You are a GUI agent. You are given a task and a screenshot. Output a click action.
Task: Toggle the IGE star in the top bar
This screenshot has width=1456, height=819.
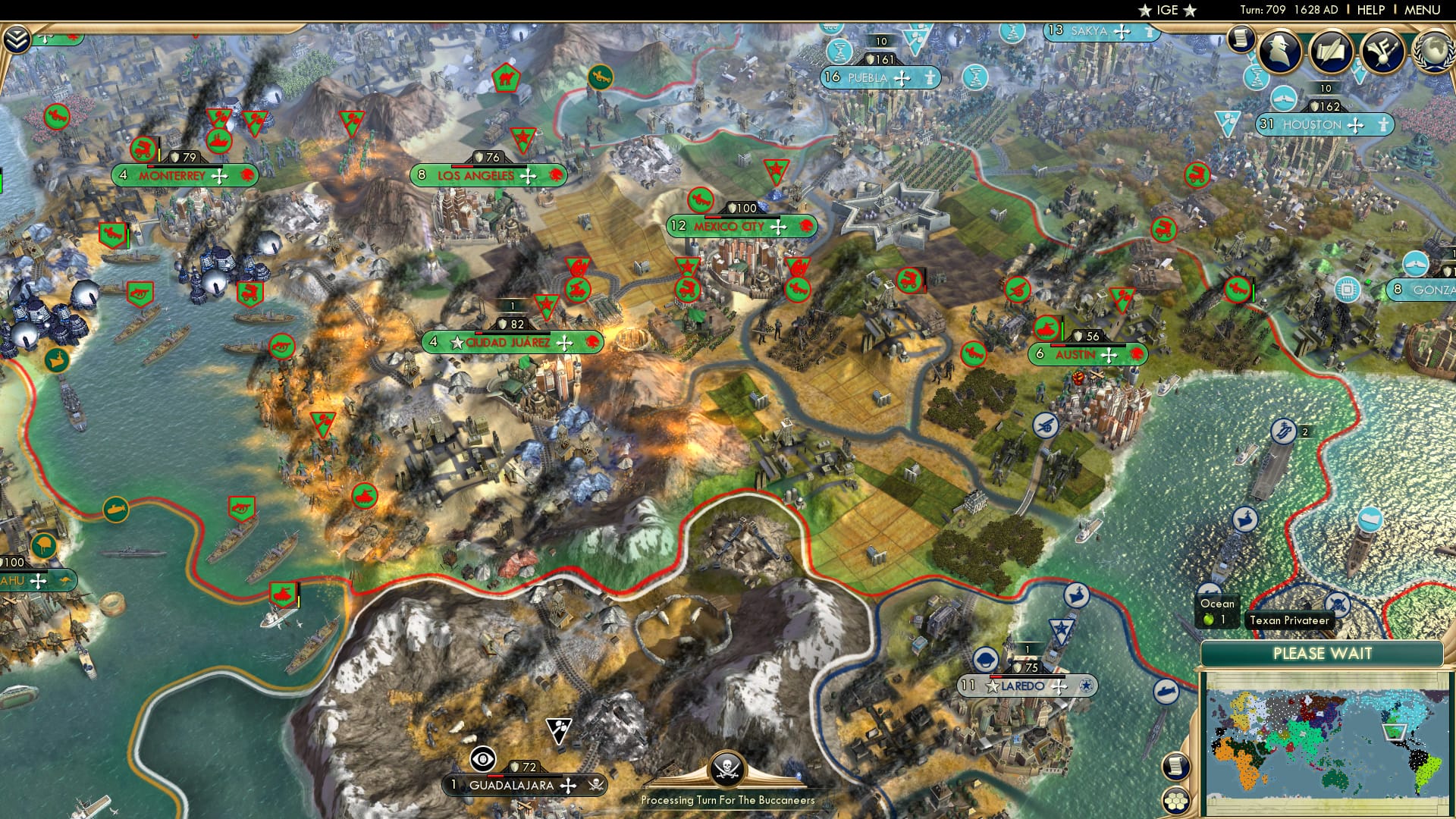click(1144, 10)
